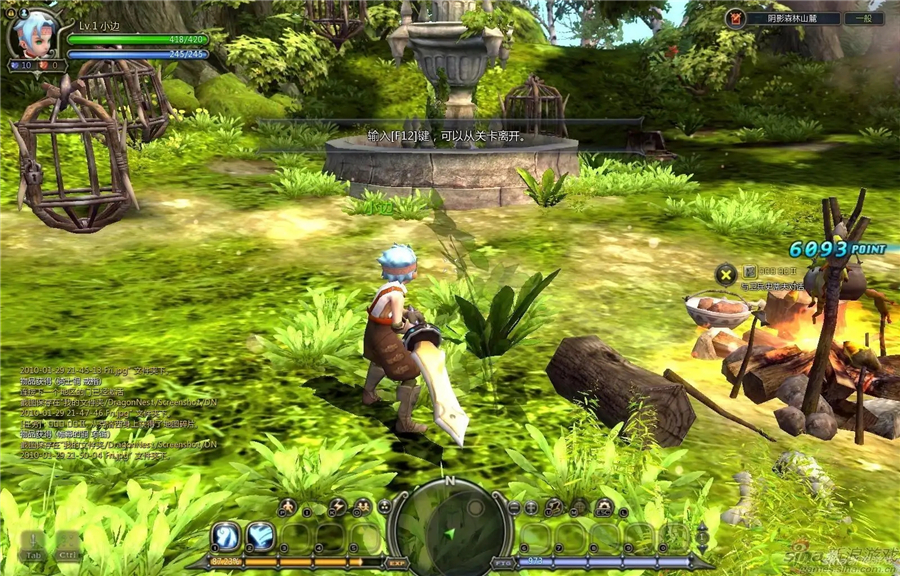Click the 一般 difficulty label
This screenshot has height=576, width=900.
coord(863,18)
